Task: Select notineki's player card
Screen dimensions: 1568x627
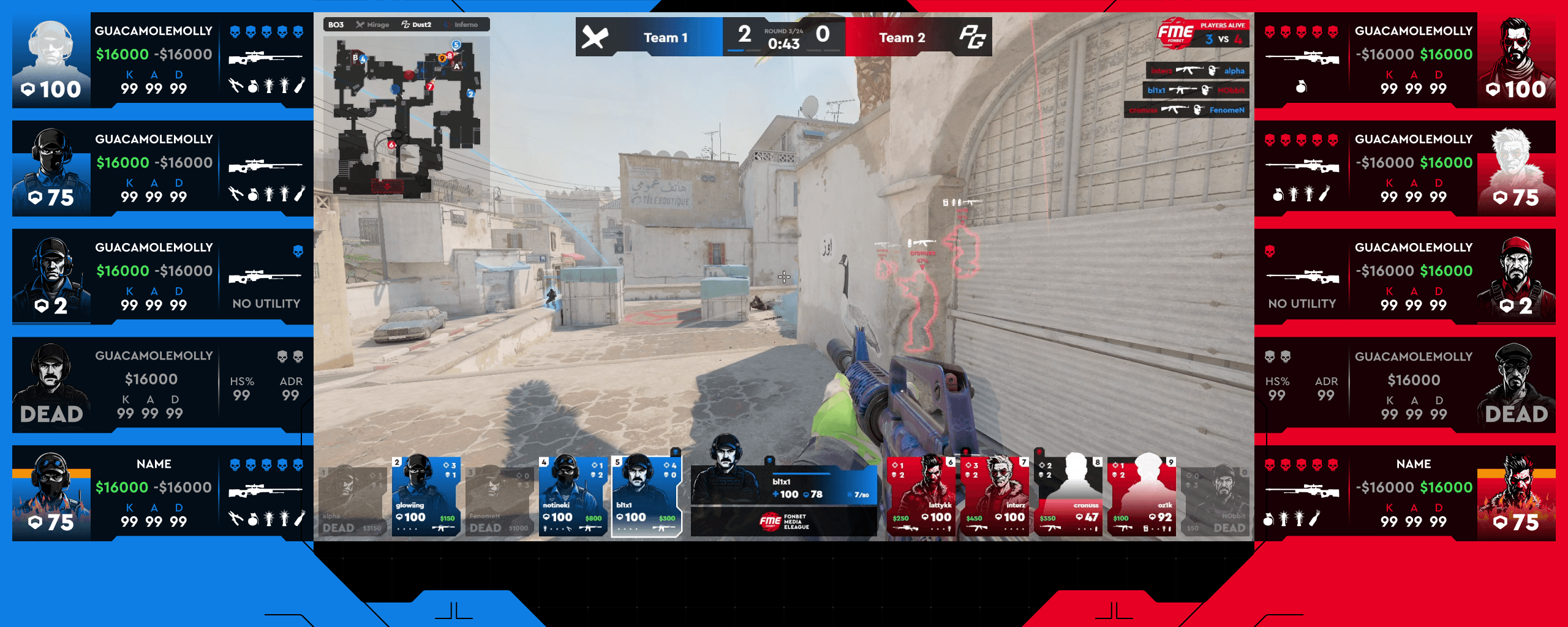Action: [573, 497]
